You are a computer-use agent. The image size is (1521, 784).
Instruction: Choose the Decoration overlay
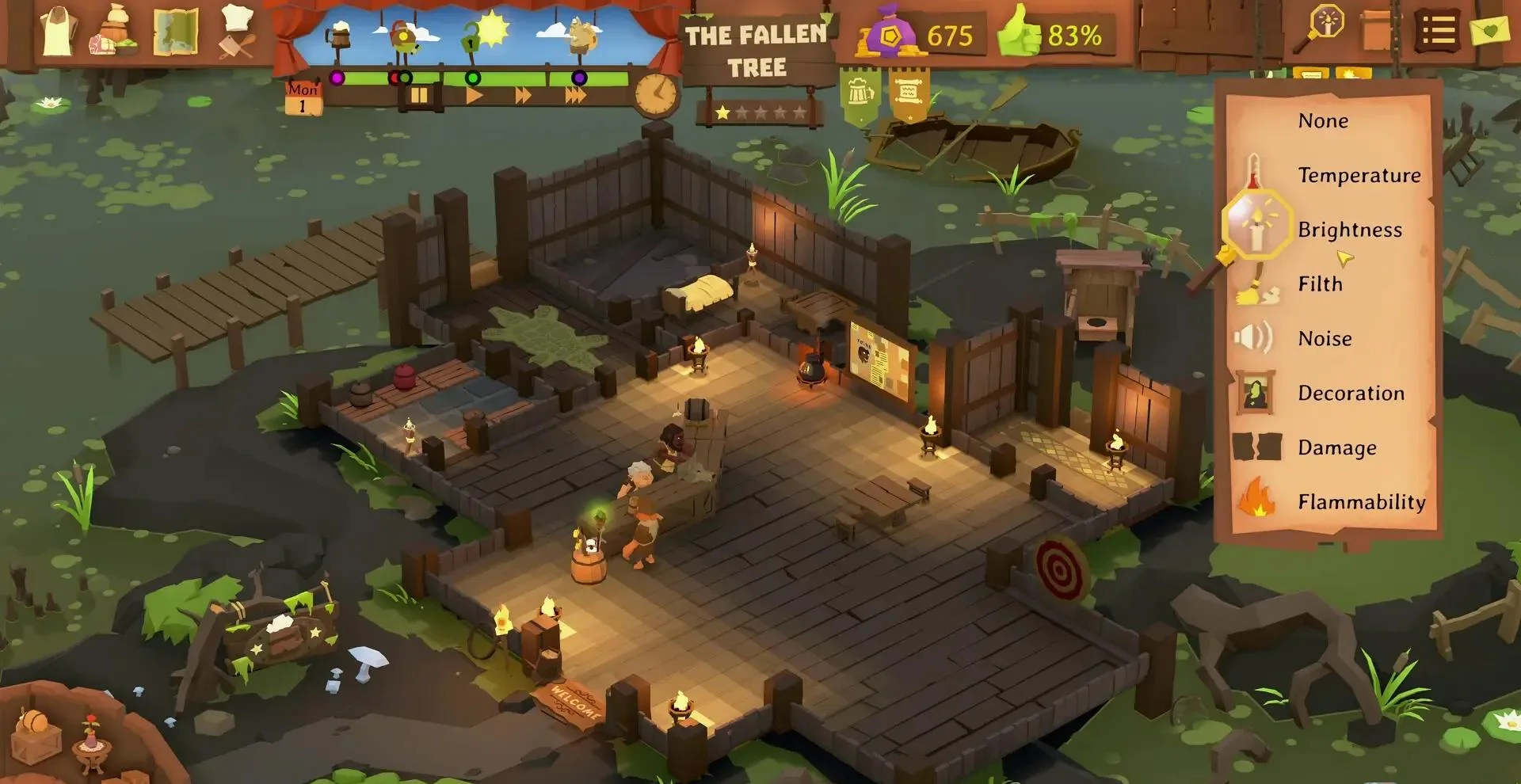pos(1351,394)
